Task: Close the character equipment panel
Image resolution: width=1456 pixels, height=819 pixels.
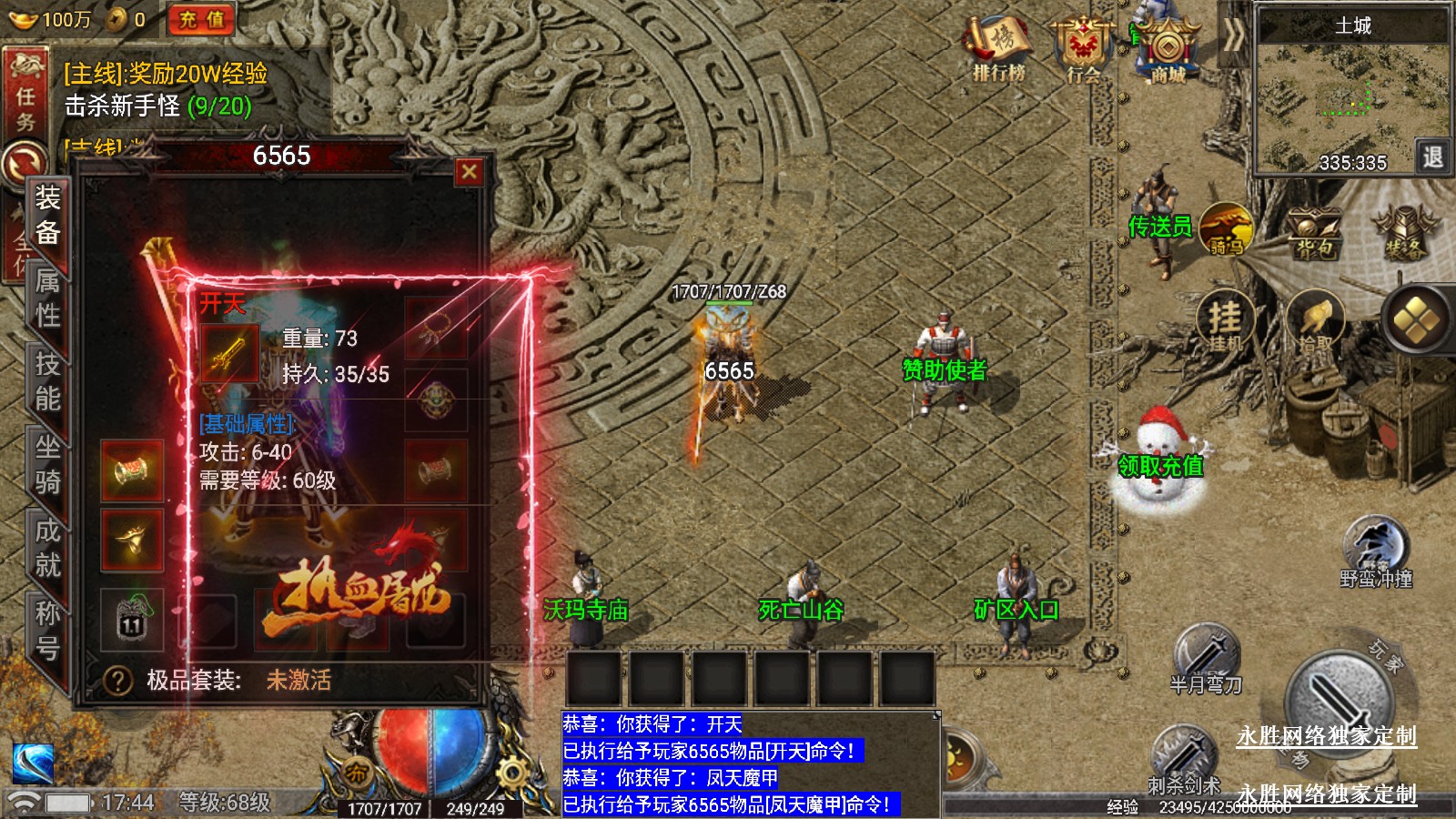Action: tap(469, 171)
